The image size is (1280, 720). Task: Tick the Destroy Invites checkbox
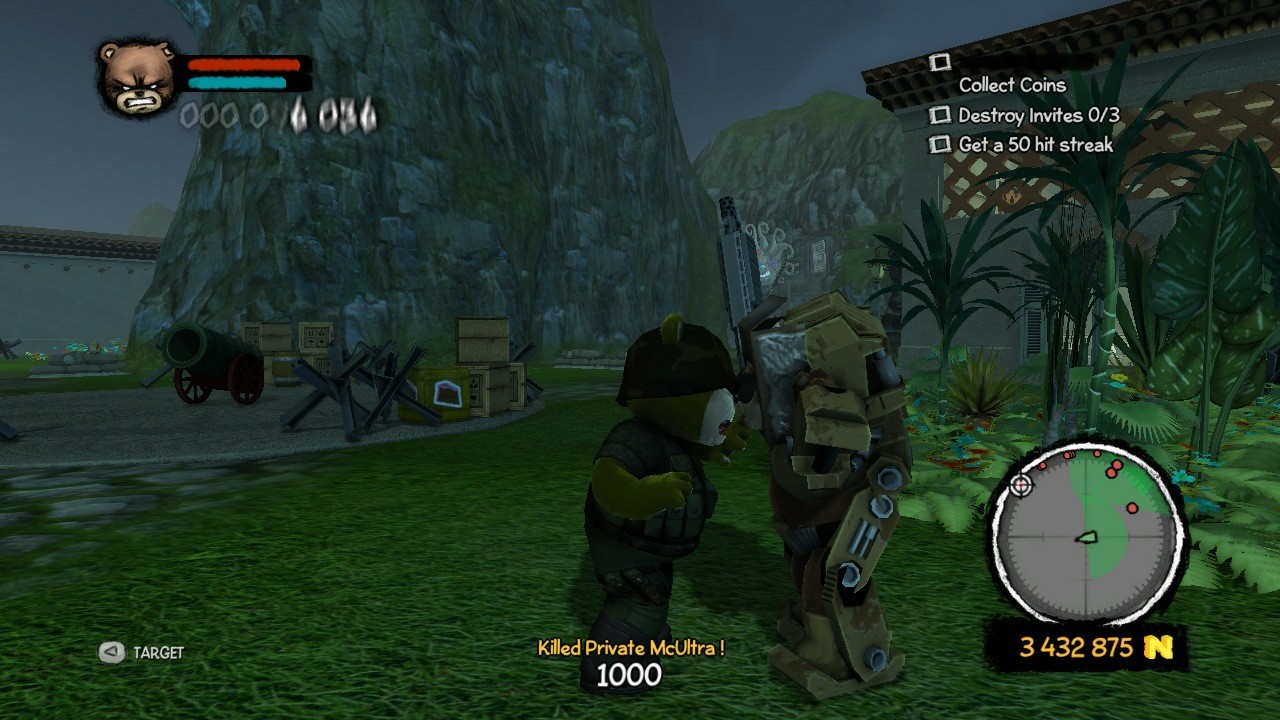939,115
